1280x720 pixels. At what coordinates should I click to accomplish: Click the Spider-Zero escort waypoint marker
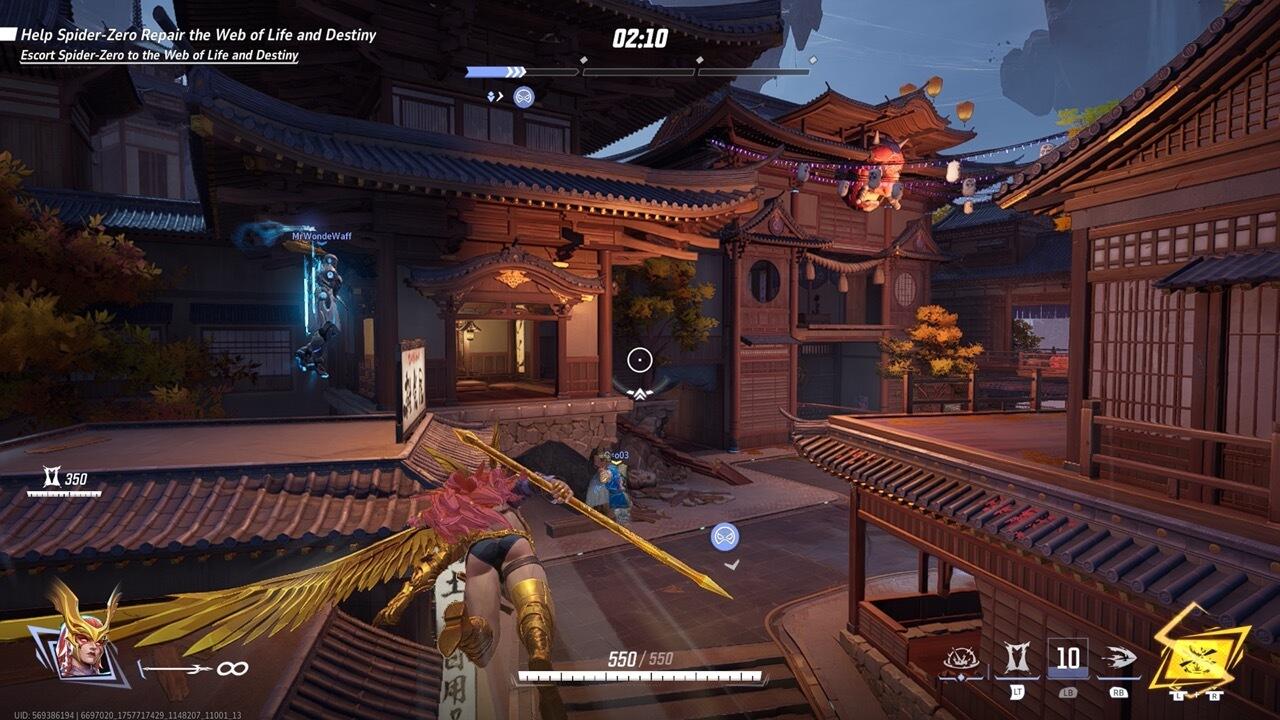point(725,536)
